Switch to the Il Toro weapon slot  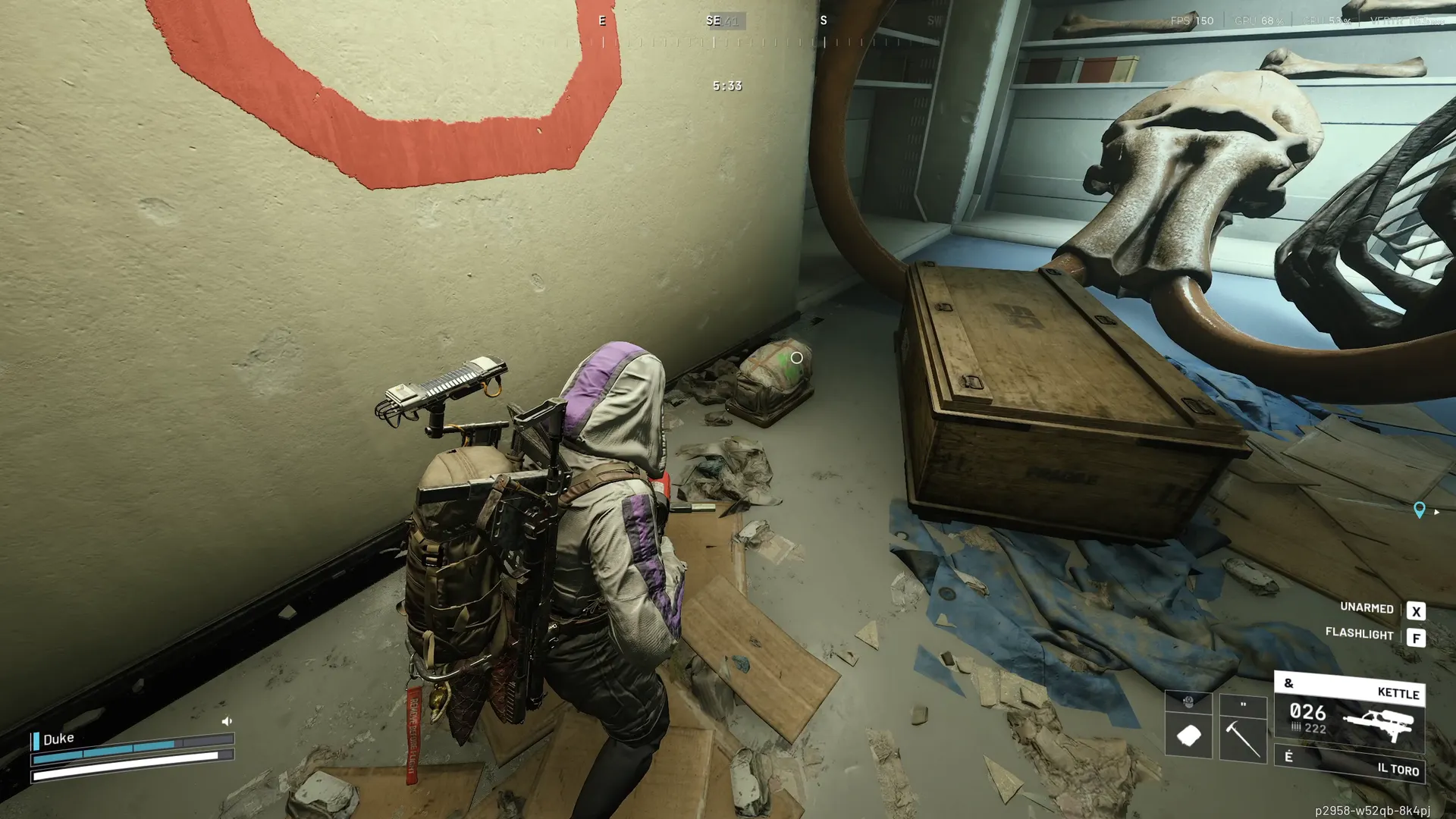point(1349,764)
